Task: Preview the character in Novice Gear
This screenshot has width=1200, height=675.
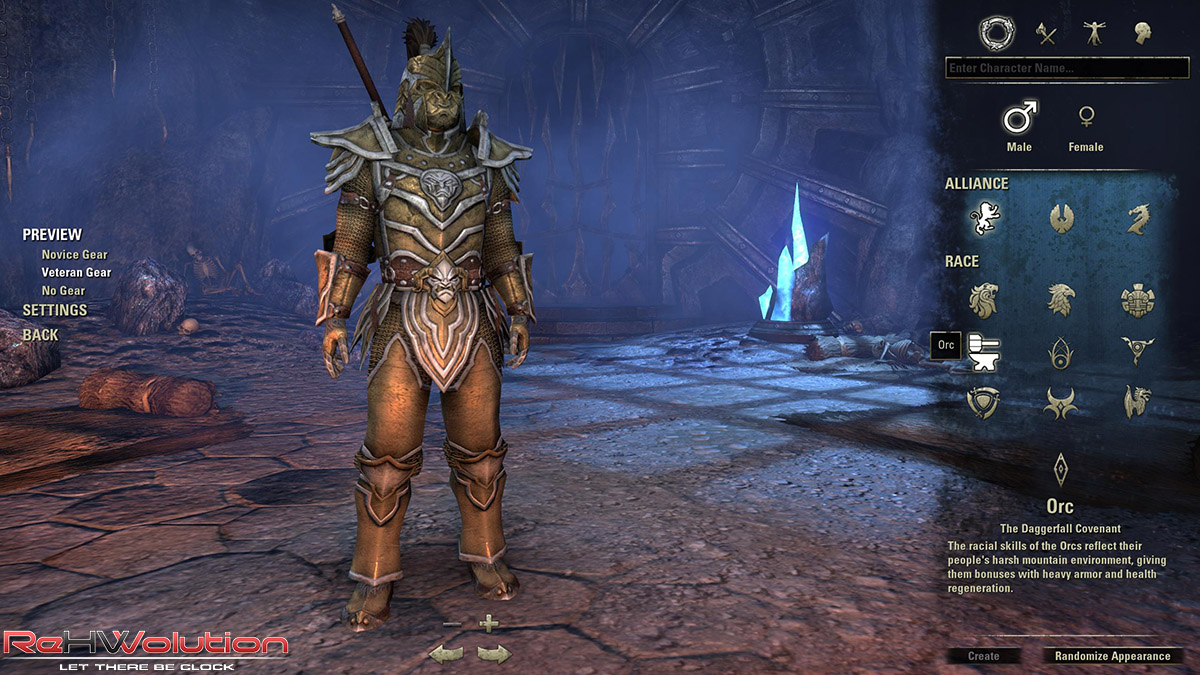Action: point(74,255)
